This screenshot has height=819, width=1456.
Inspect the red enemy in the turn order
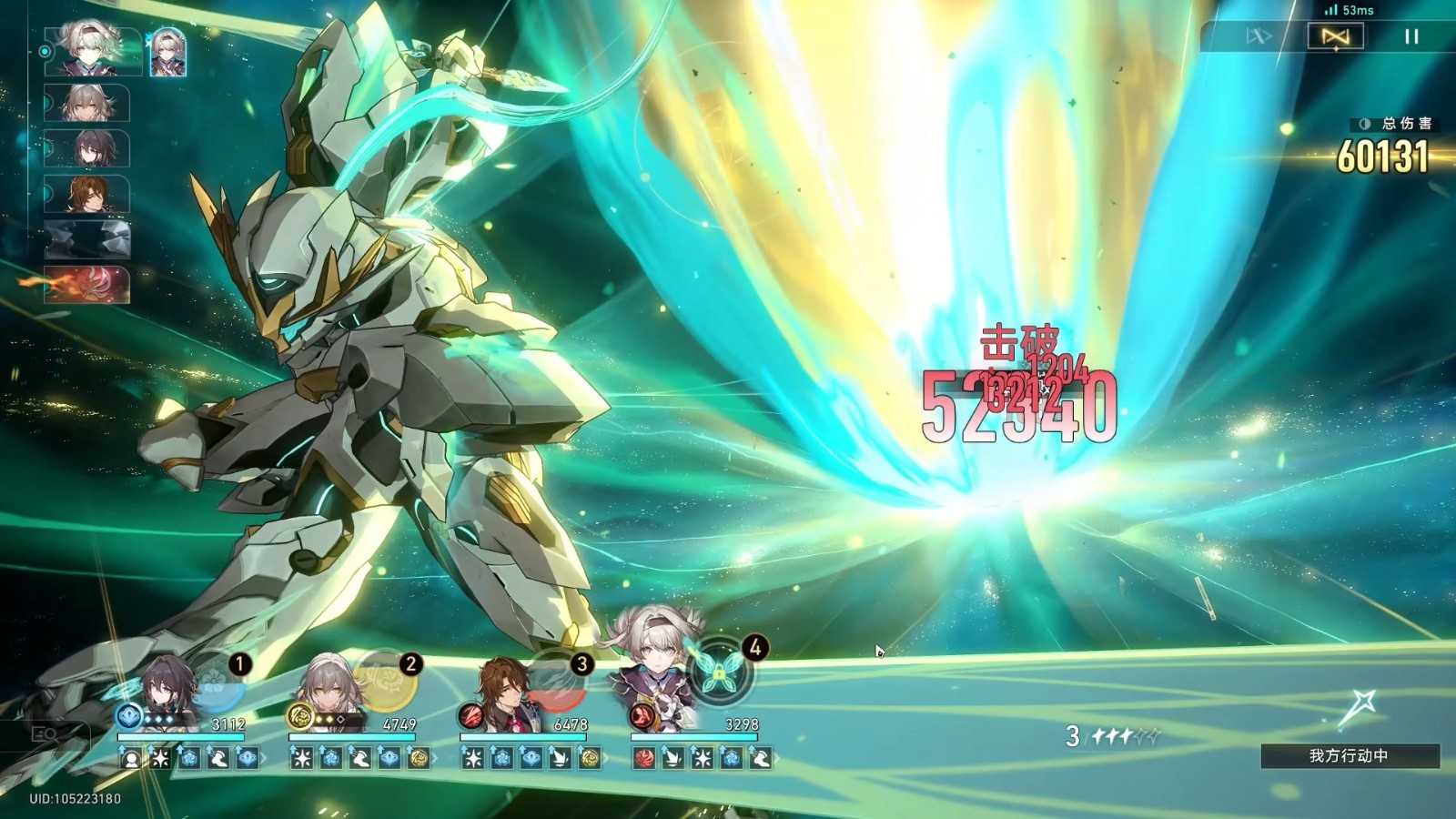click(88, 284)
